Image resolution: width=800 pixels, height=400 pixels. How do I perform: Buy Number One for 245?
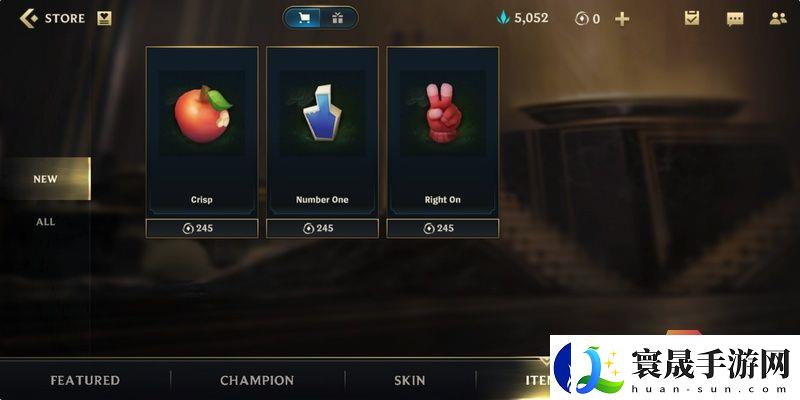point(322,228)
